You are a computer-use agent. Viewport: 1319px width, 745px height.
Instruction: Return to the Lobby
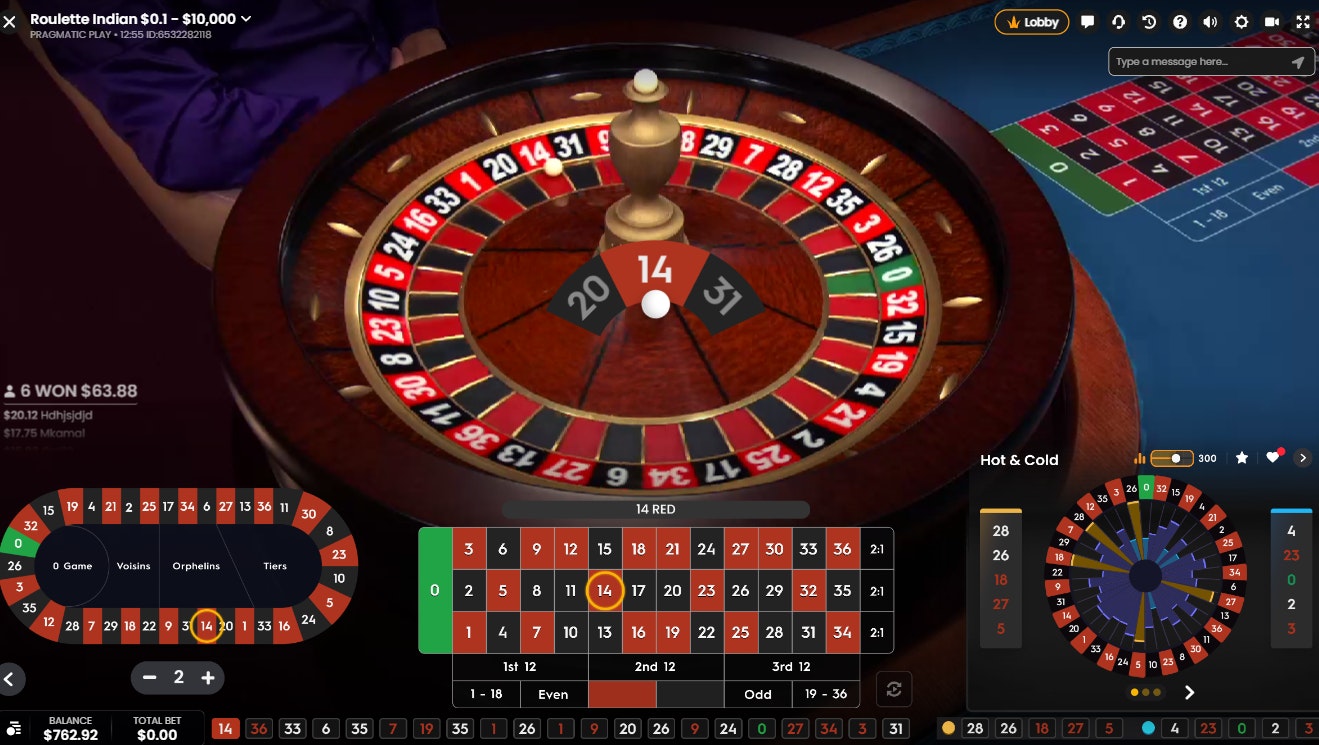pos(1031,21)
